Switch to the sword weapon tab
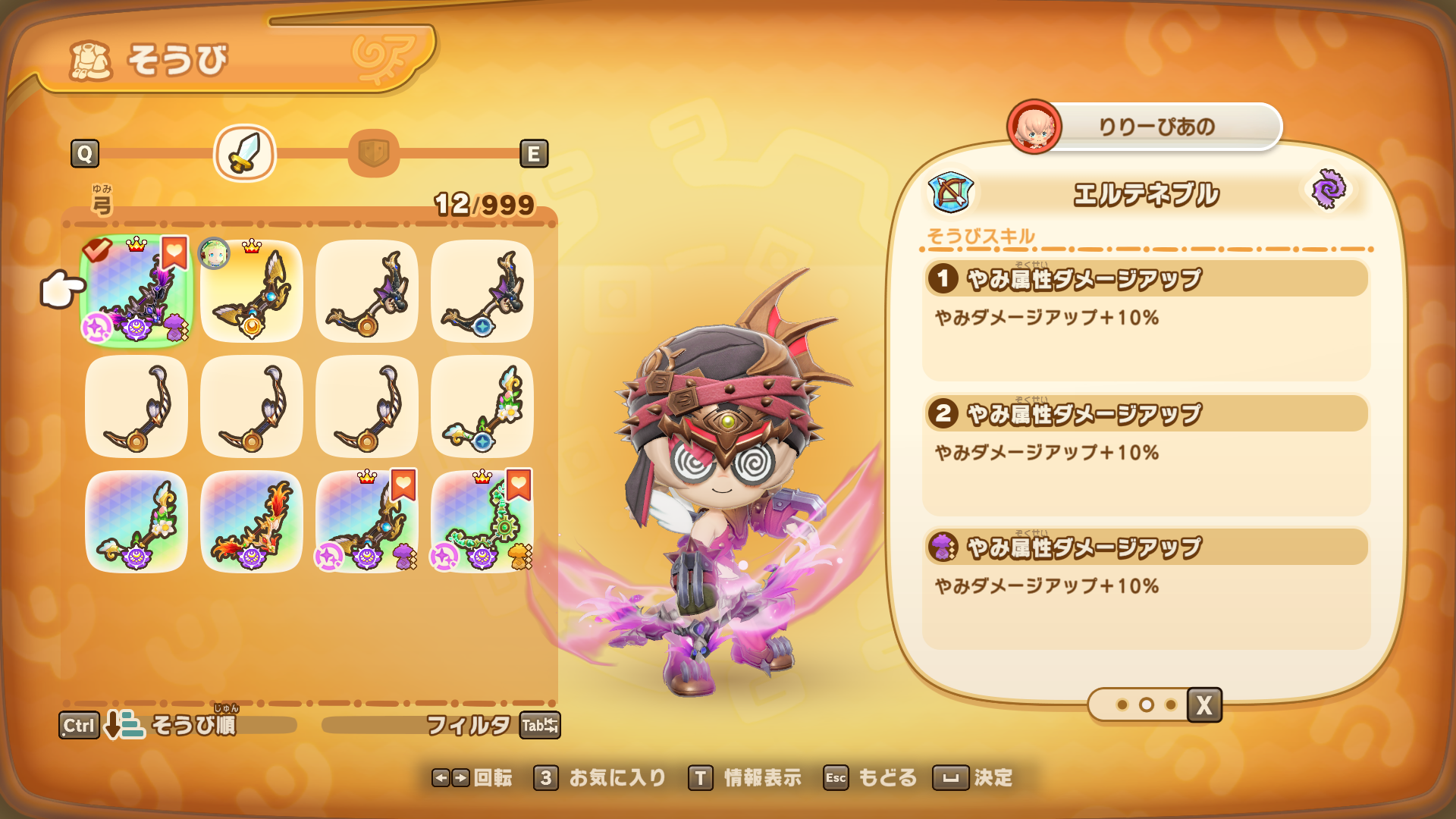This screenshot has width=1456, height=819. (x=244, y=153)
